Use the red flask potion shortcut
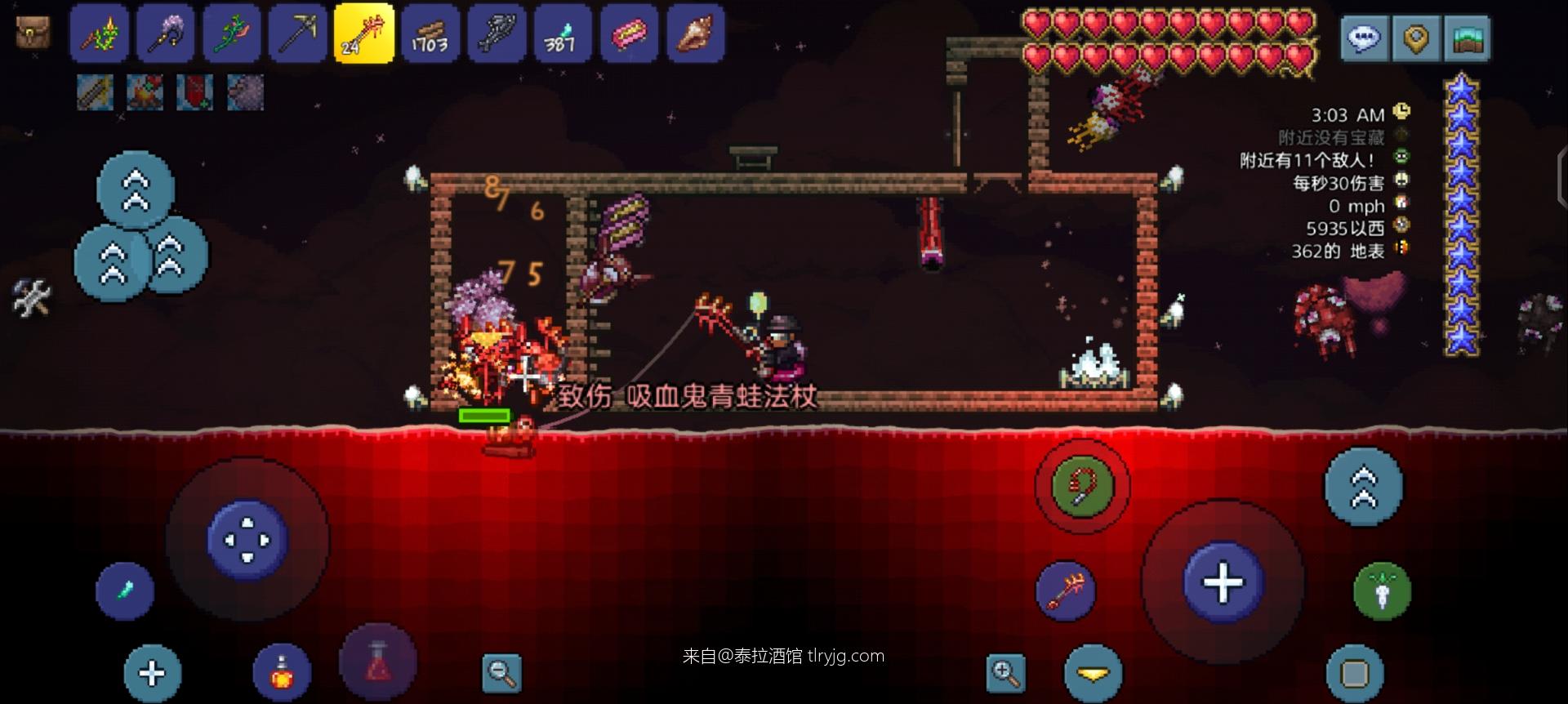1568x704 pixels. point(377,663)
